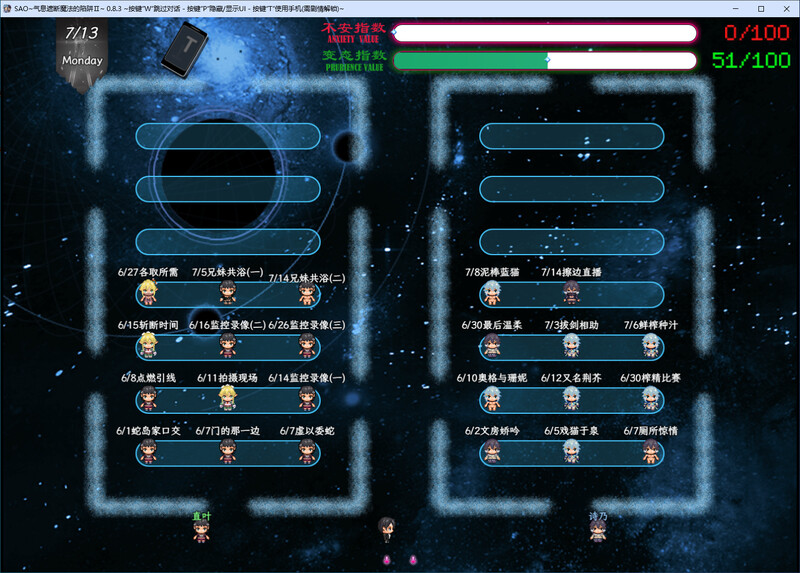Select the 6/30 榨精比赛 event
The image size is (800, 573).
coord(652,399)
